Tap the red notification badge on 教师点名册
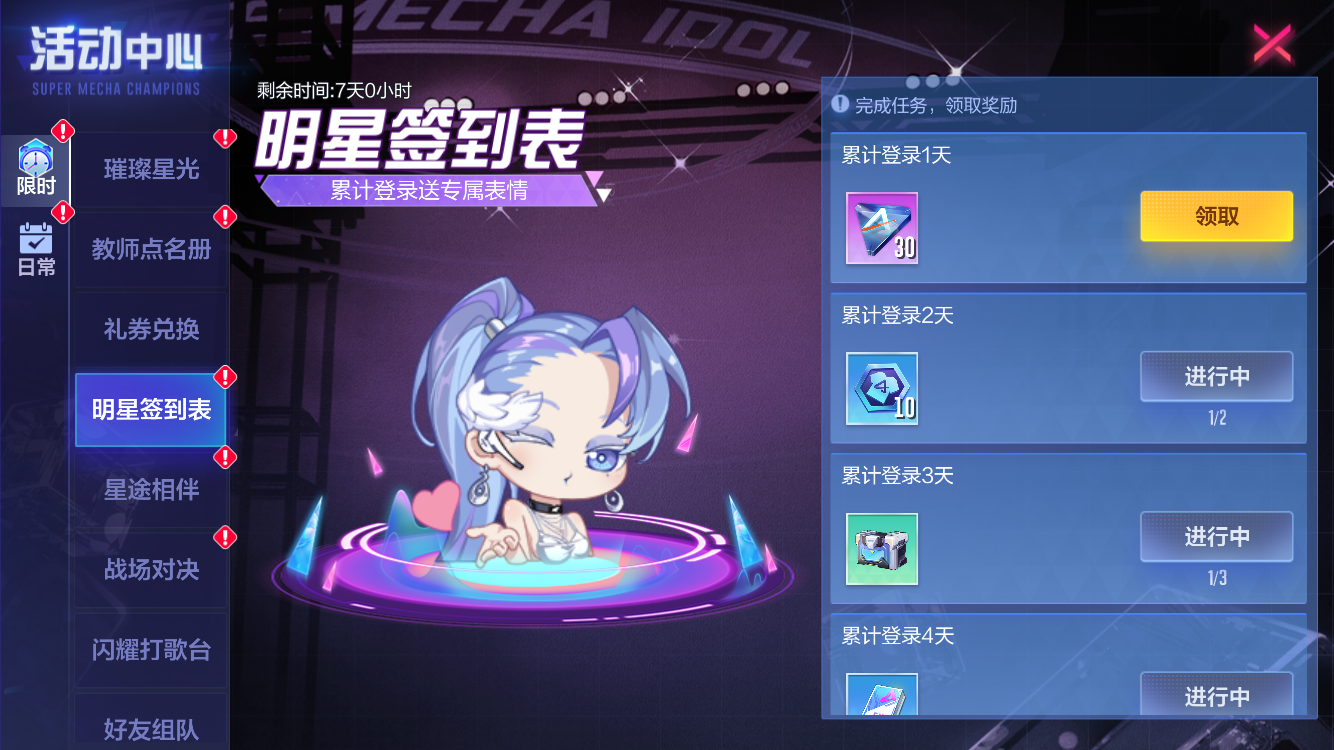The height and width of the screenshot is (750, 1334). [x=224, y=217]
